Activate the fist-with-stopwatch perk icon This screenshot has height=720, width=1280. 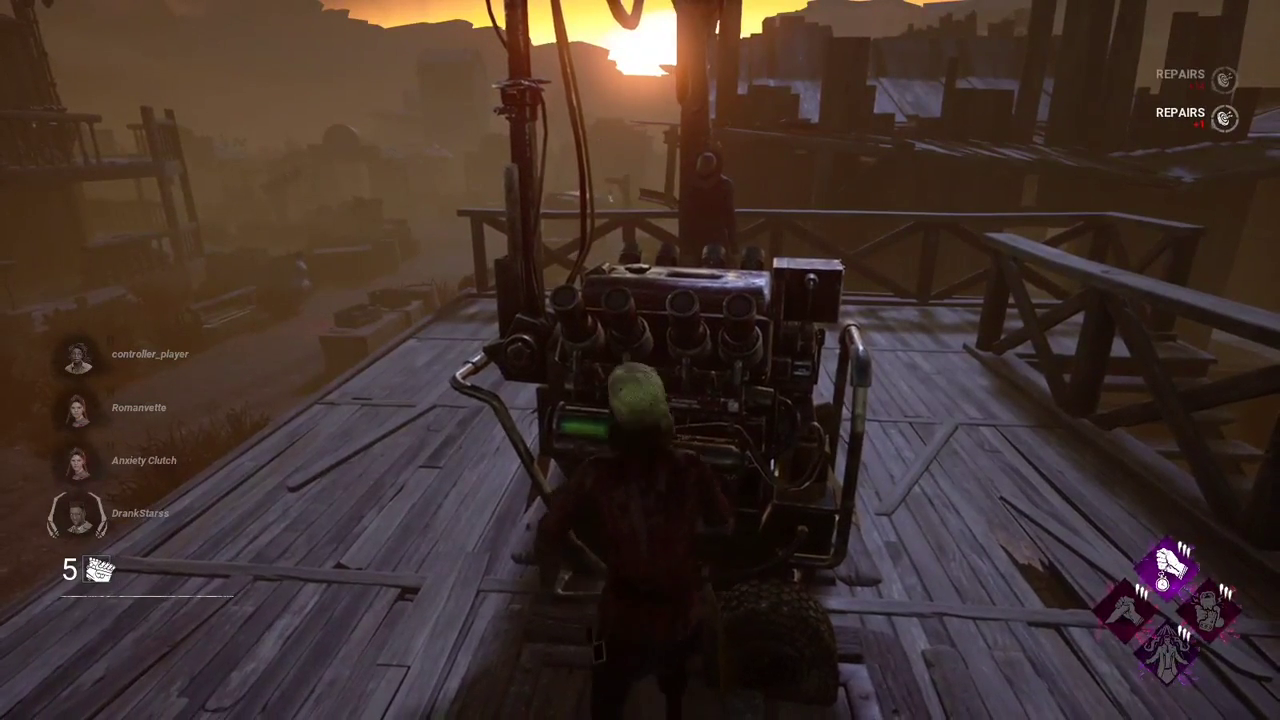(x=1167, y=566)
